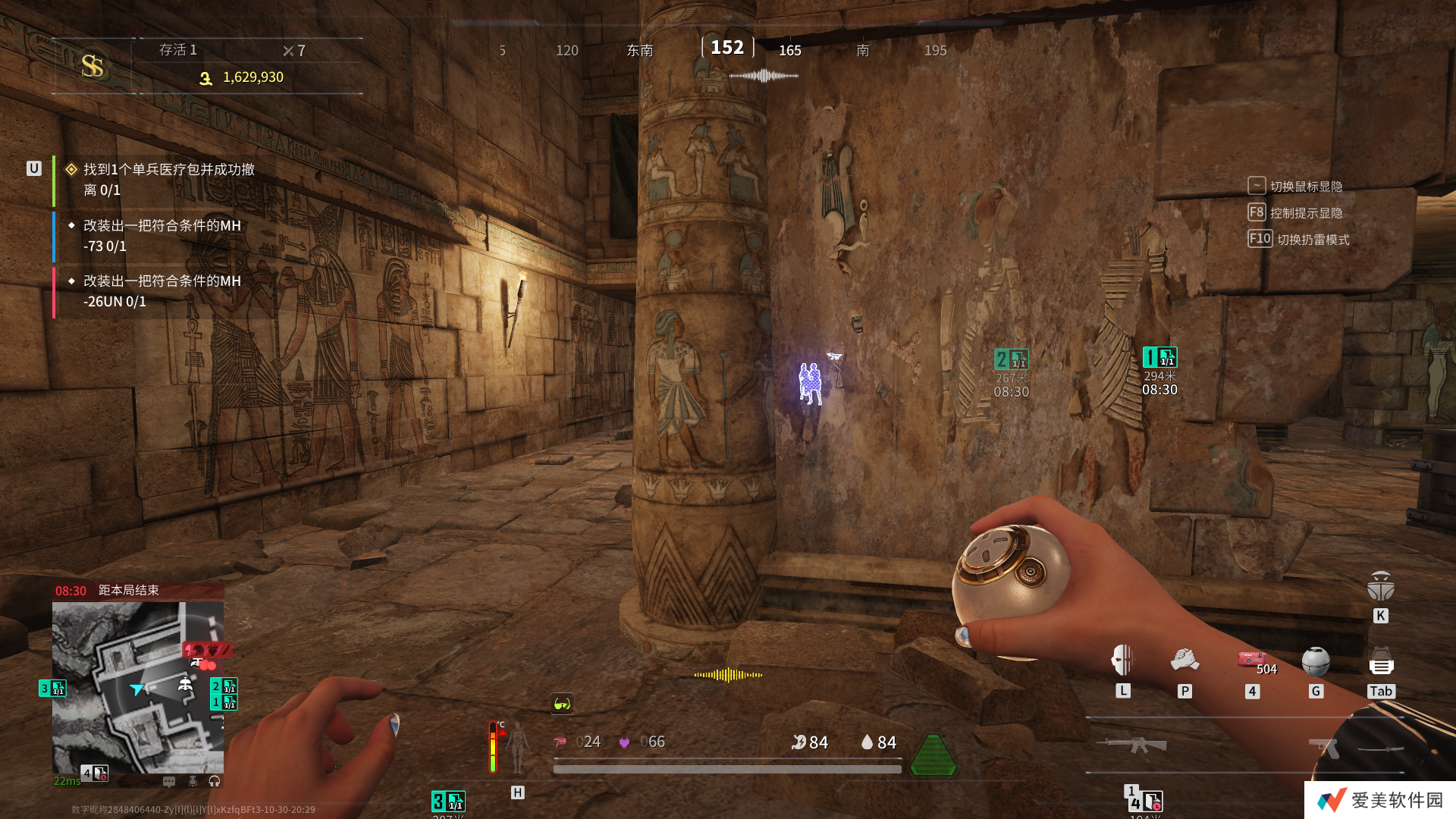
Task: Select the MH-26UN modification task
Action: coord(162,291)
